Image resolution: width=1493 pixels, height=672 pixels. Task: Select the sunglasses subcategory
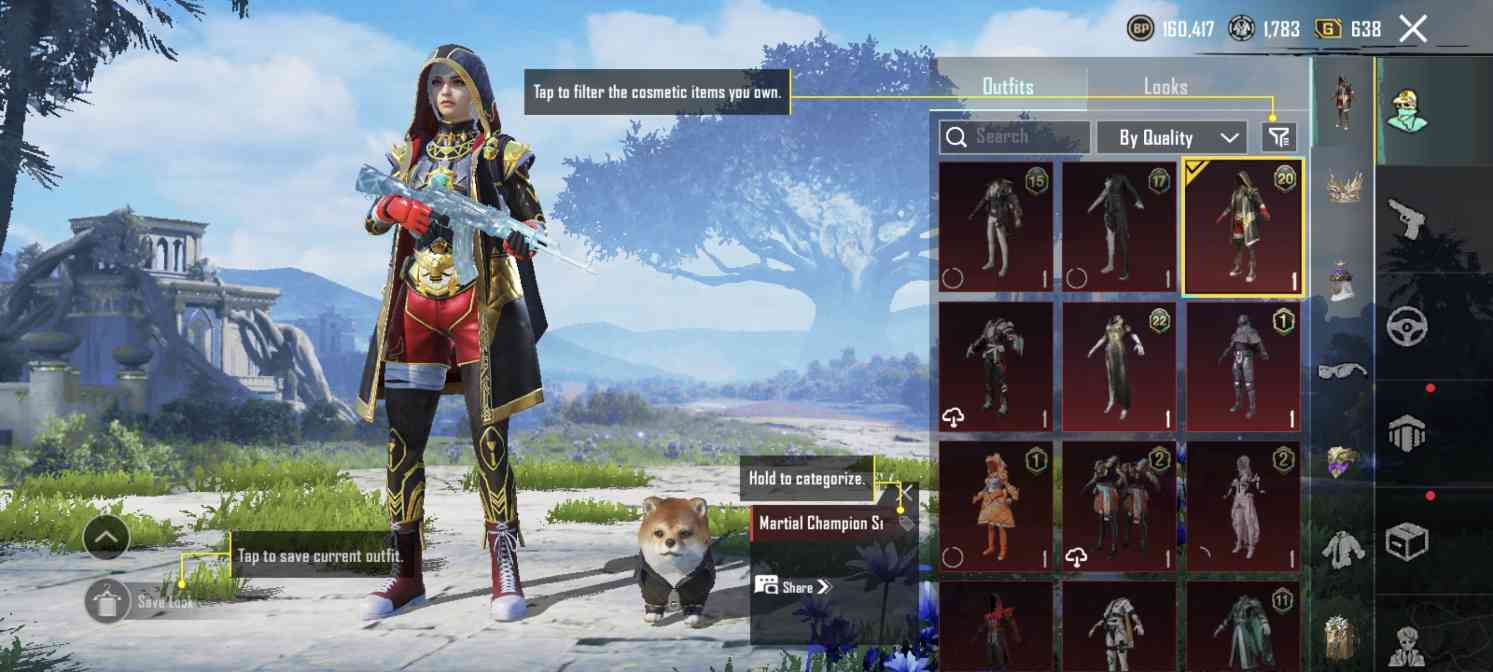tap(1342, 372)
